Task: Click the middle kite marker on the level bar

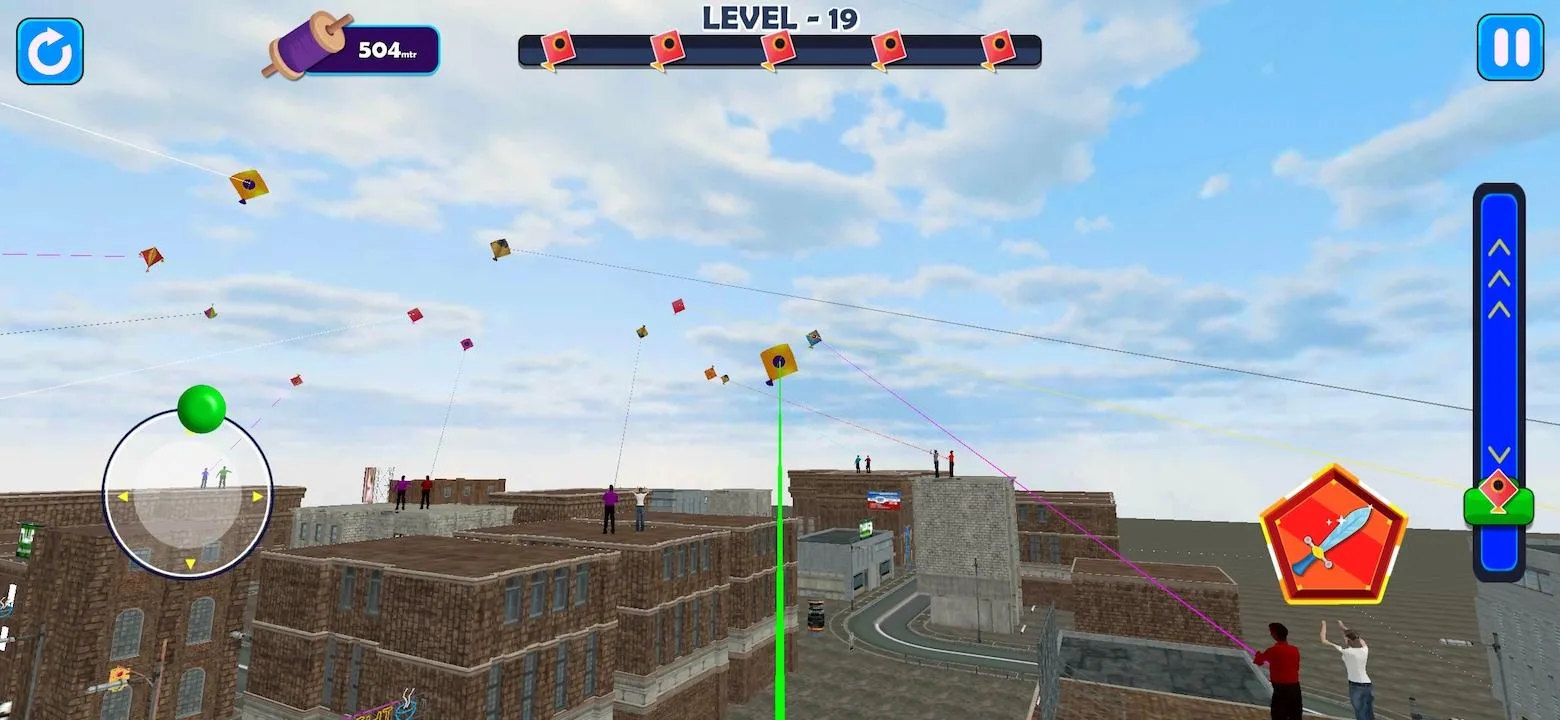Action: coord(779,47)
